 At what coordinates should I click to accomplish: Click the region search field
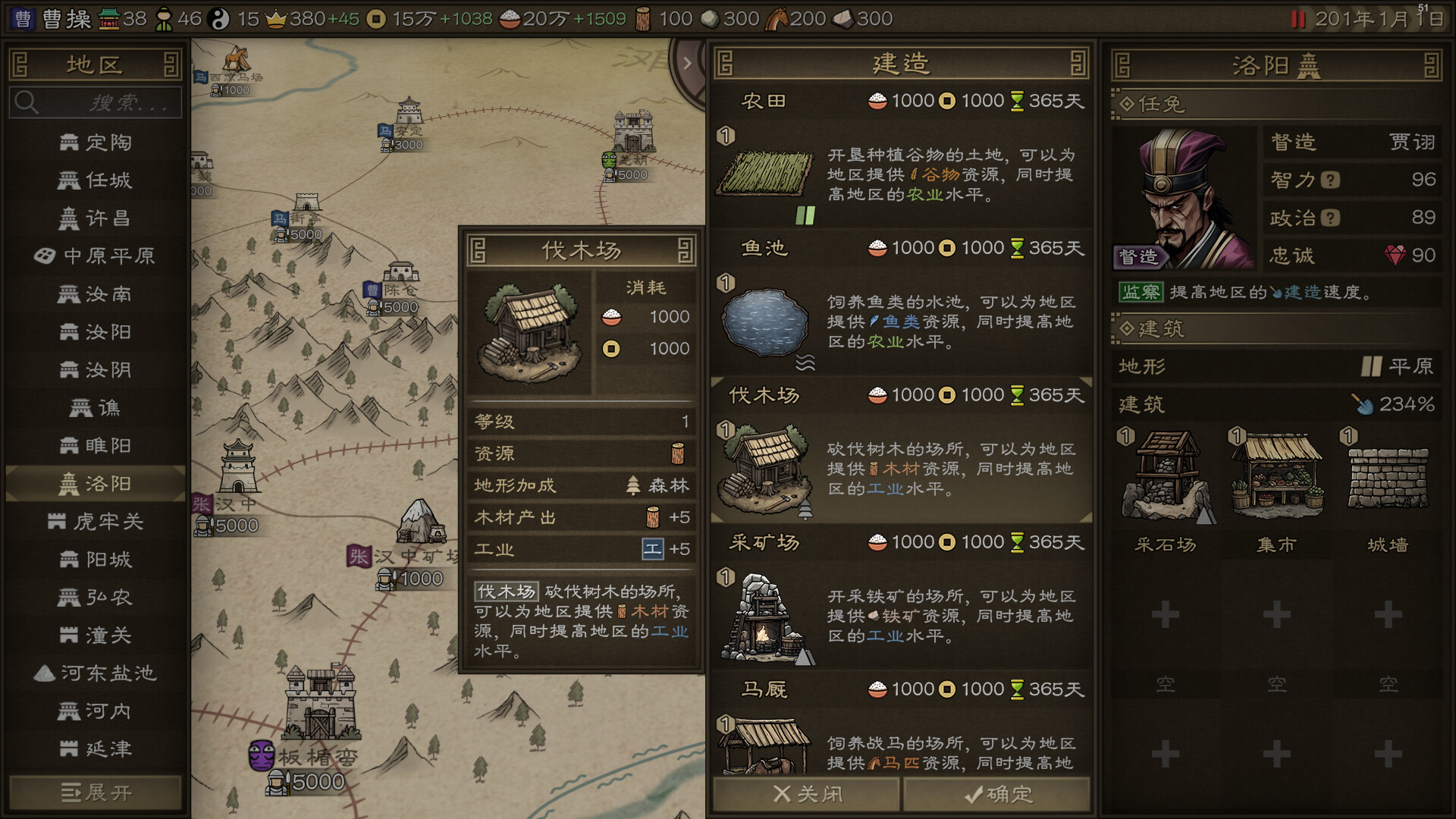click(x=96, y=102)
